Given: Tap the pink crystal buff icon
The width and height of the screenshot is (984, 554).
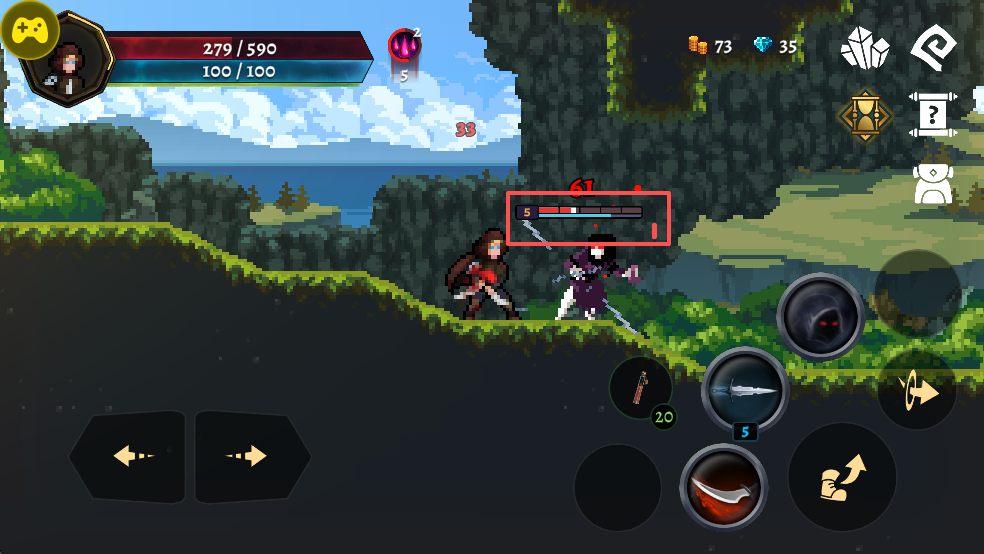Looking at the screenshot, I should click(x=404, y=45).
